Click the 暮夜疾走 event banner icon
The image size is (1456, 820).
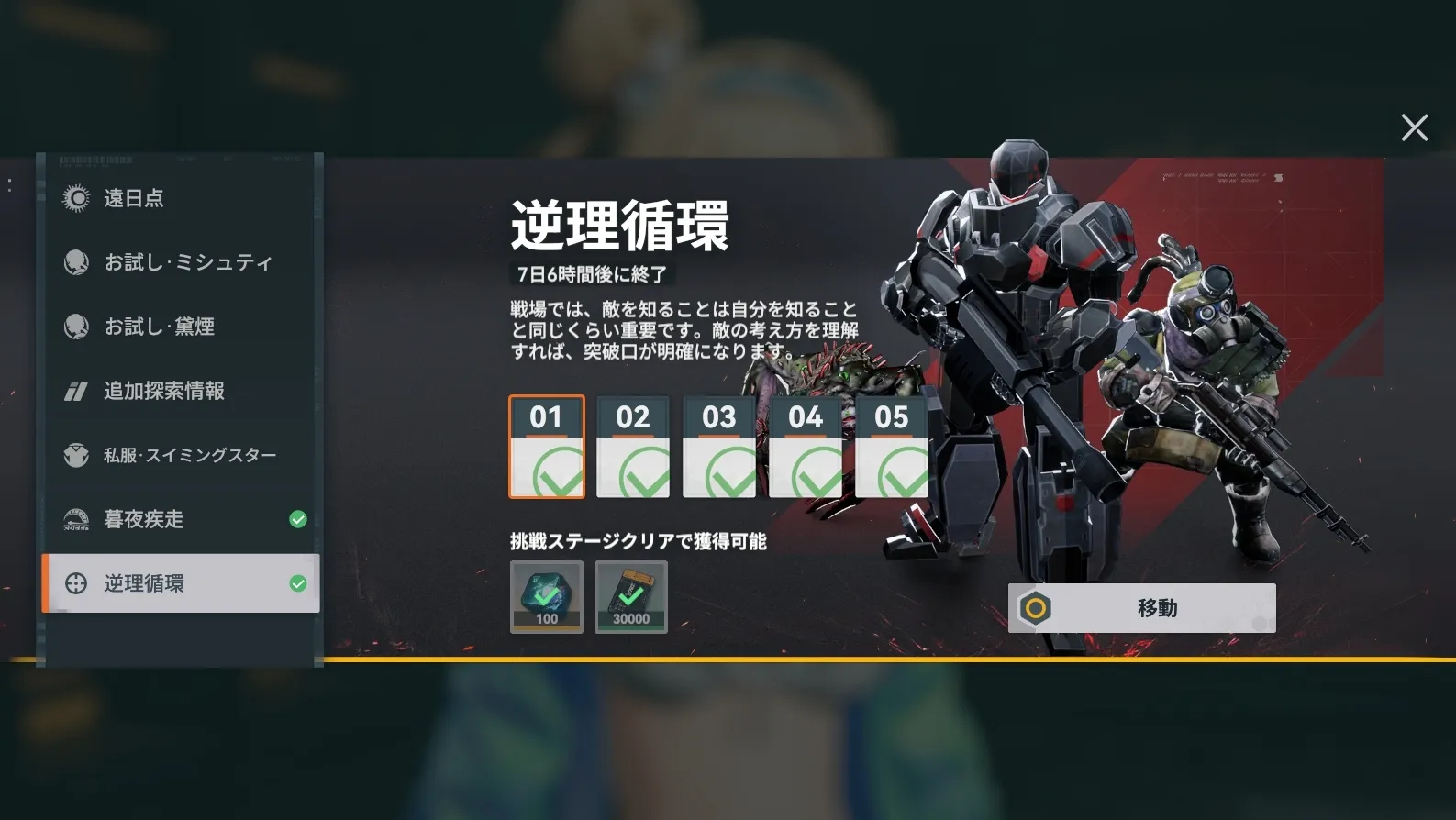[77, 519]
